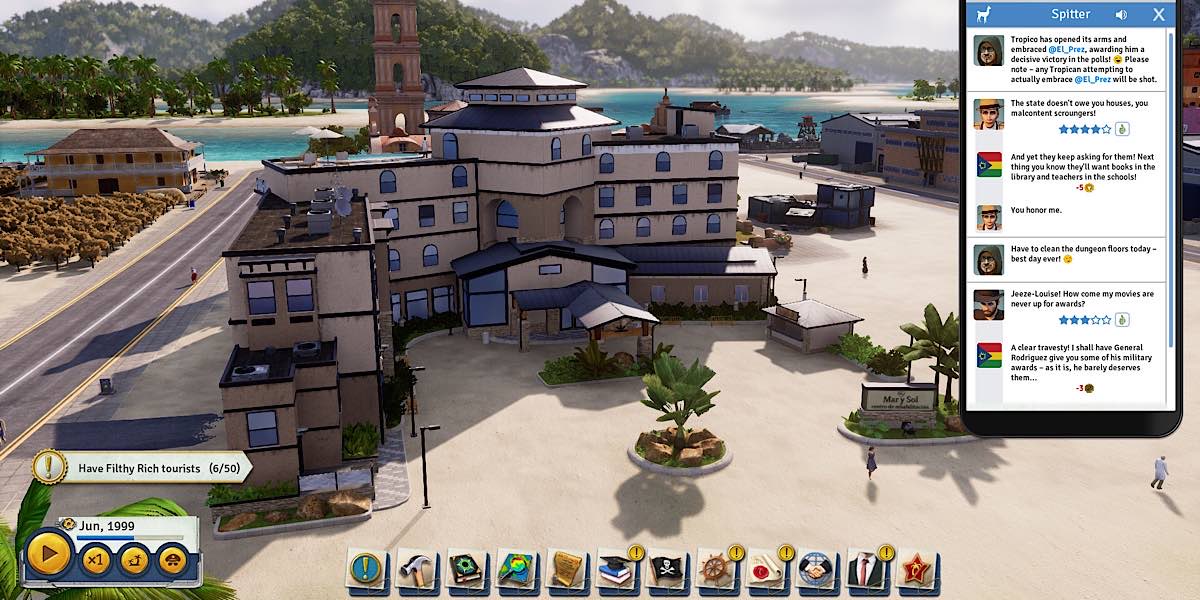
Task: Open diplomacy via the handshake globe icon
Action: (816, 569)
